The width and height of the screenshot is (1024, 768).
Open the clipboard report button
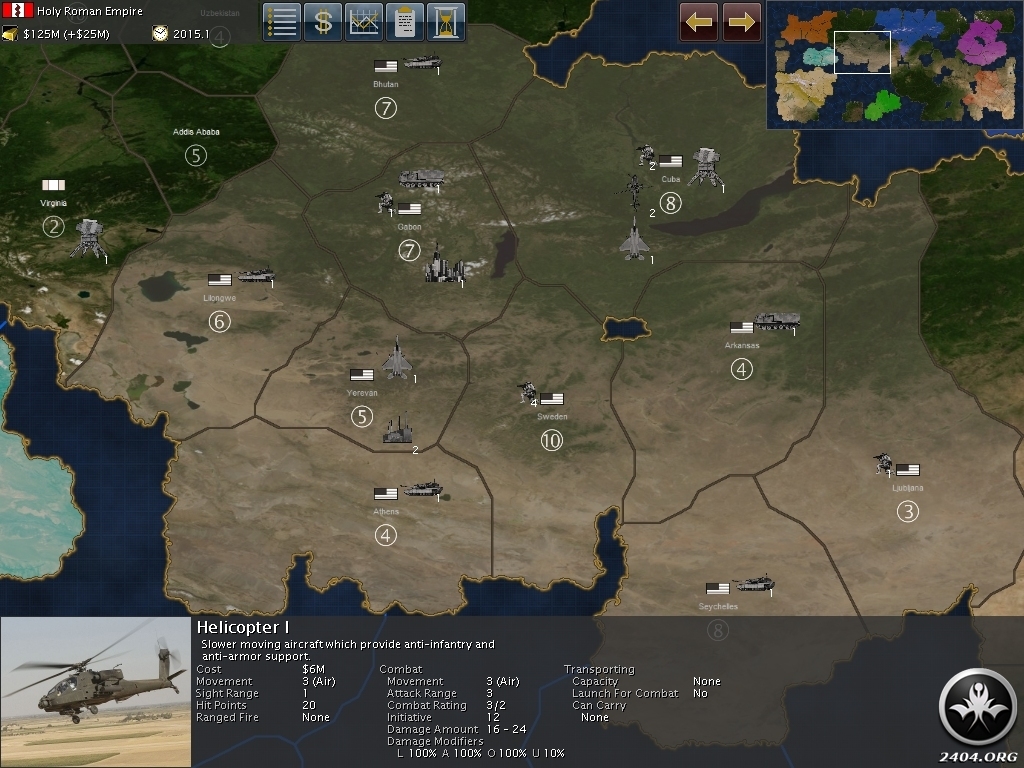(405, 22)
